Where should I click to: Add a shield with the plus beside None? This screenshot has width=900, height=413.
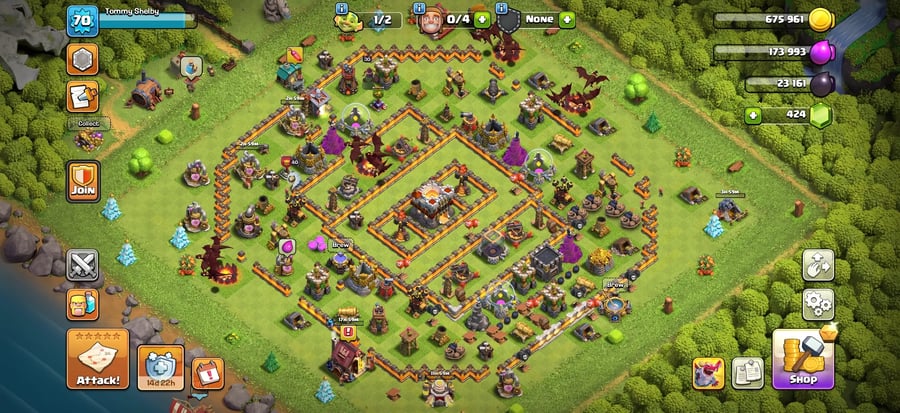click(x=567, y=19)
